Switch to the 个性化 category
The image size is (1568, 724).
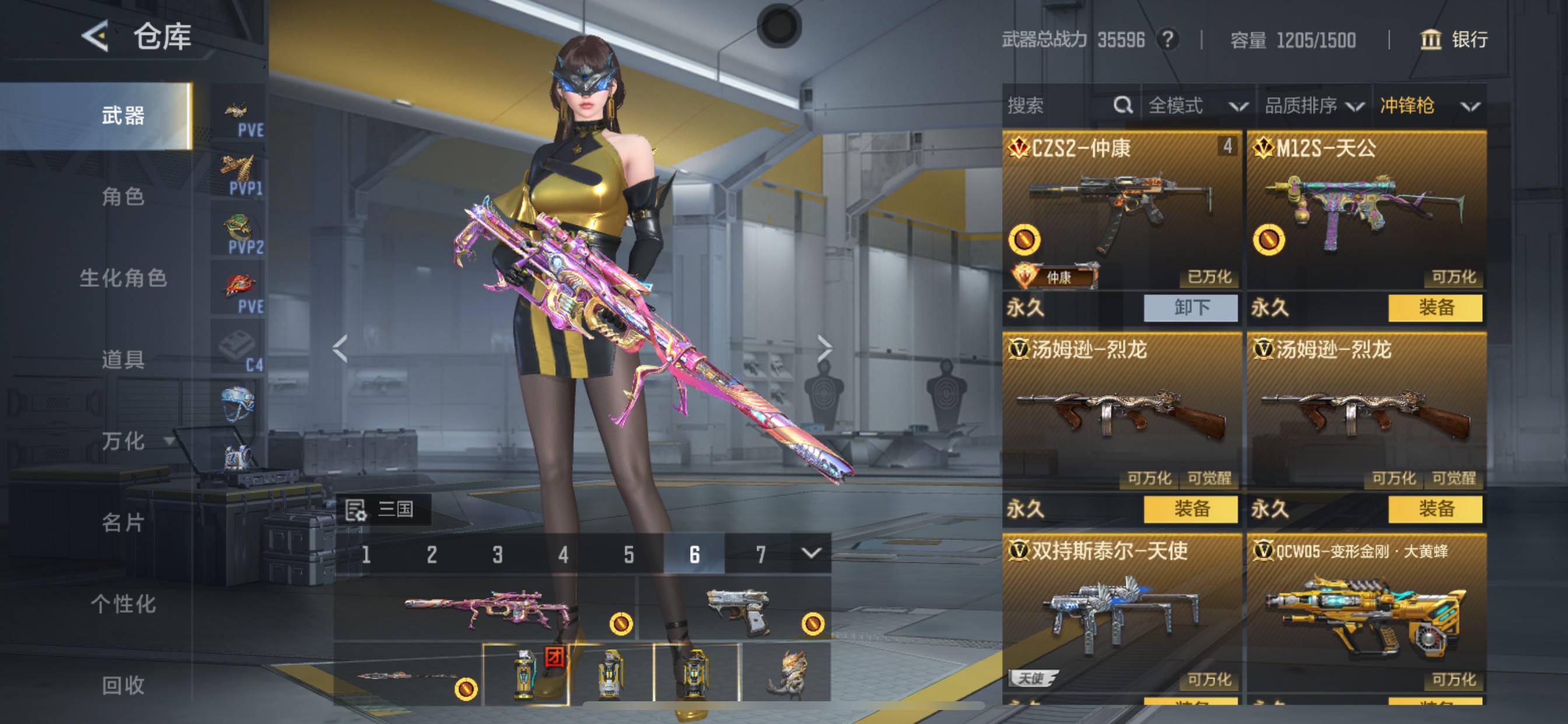[x=123, y=604]
